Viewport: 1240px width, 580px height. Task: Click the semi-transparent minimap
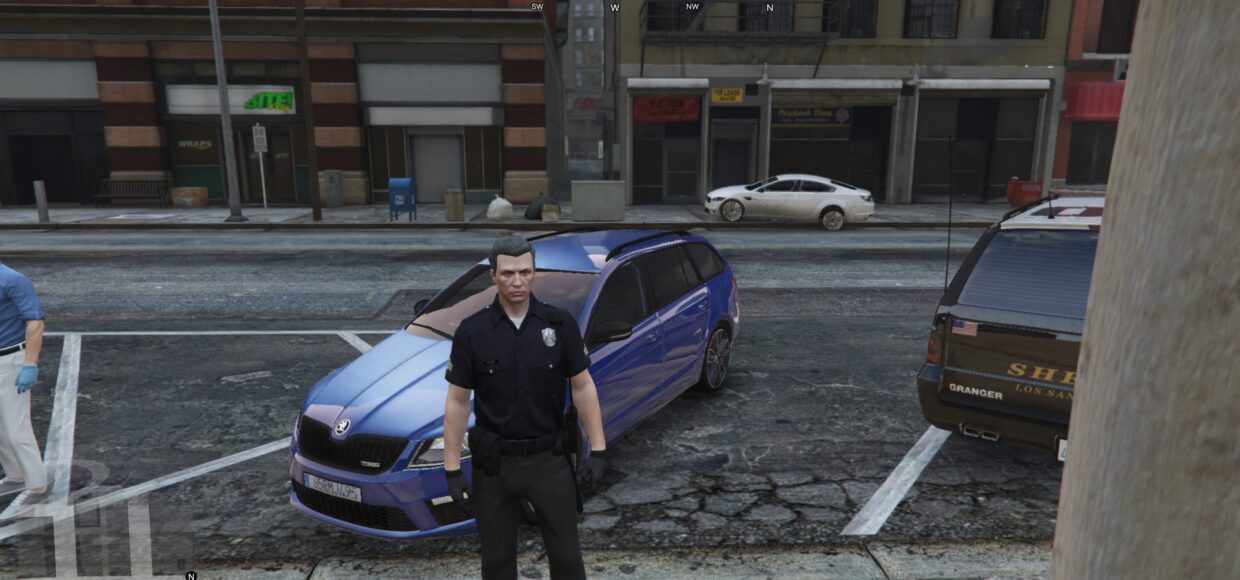tap(95, 520)
